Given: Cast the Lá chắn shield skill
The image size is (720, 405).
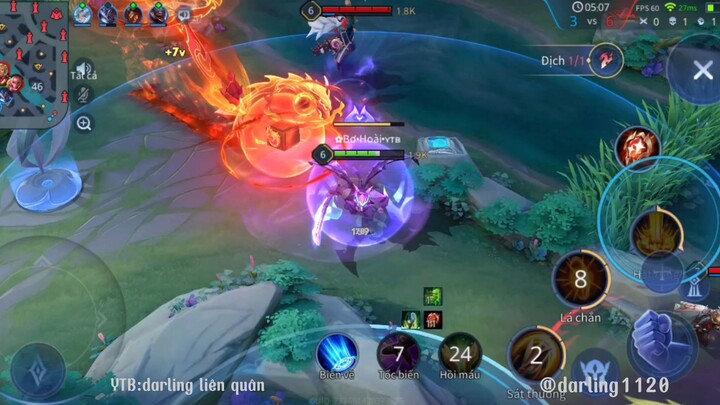Looking at the screenshot, I should (580, 279).
